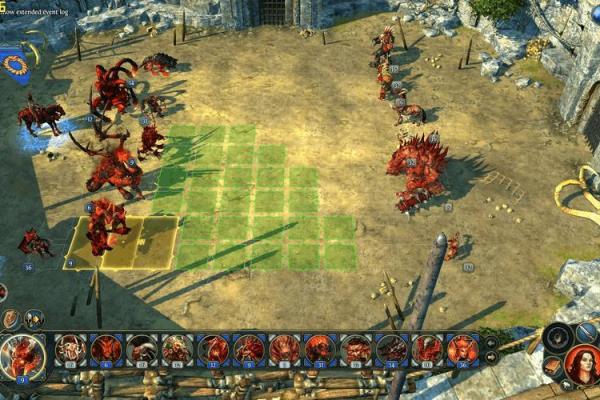Click the left arrow beside the turn-order bar

point(491,343)
